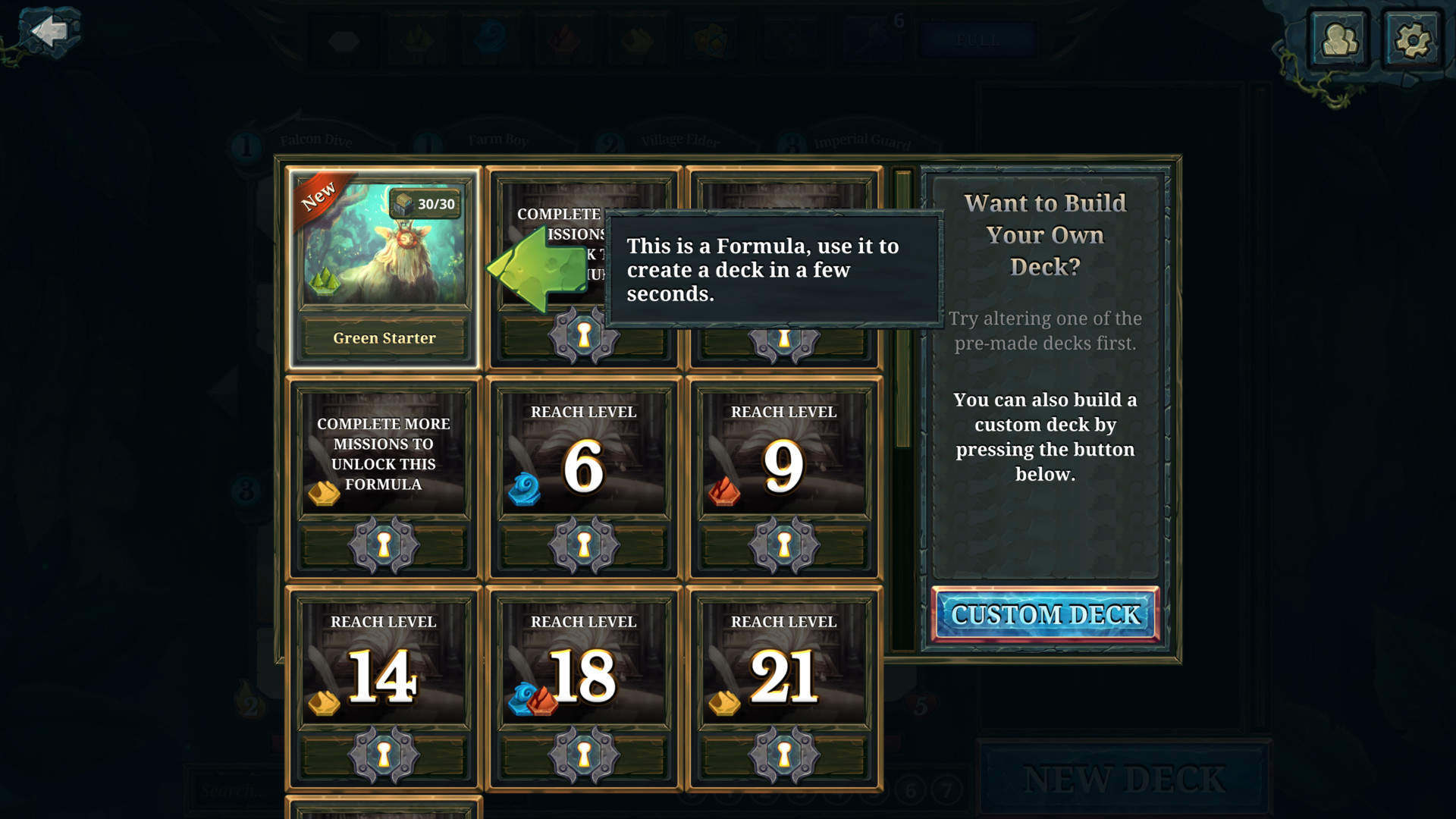Select the locked Reach Level 9 formula
This screenshot has height=819, width=1456.
click(784, 478)
